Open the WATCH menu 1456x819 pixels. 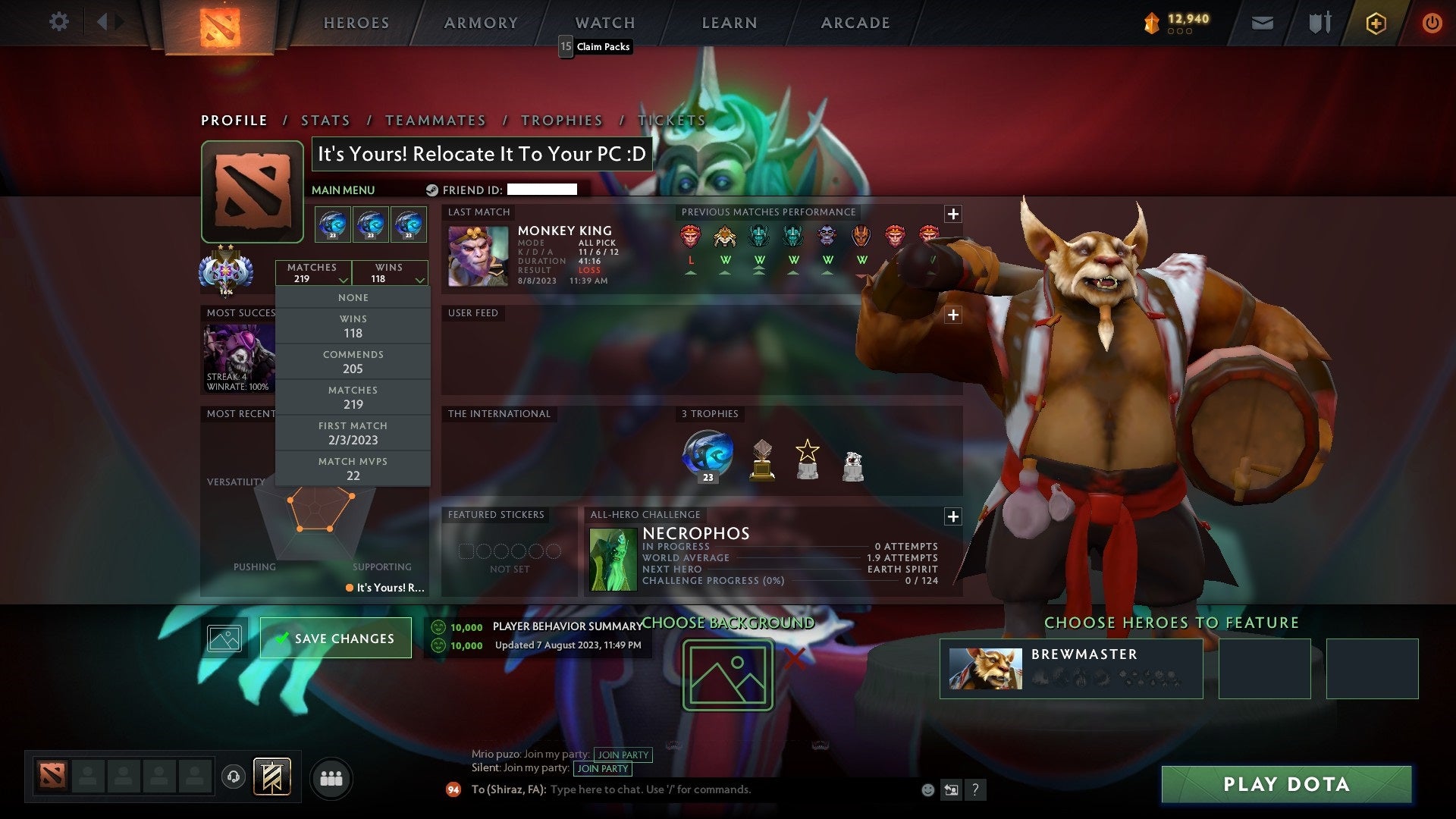click(604, 23)
